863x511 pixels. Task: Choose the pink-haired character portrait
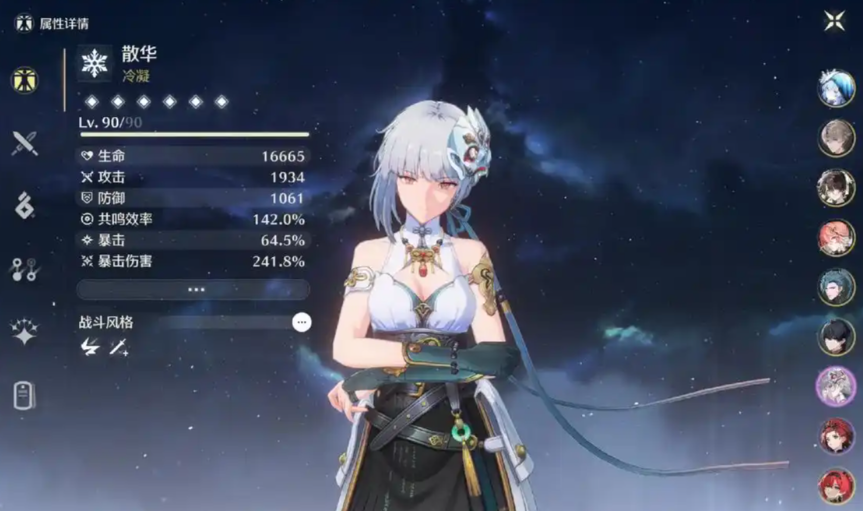pos(836,238)
